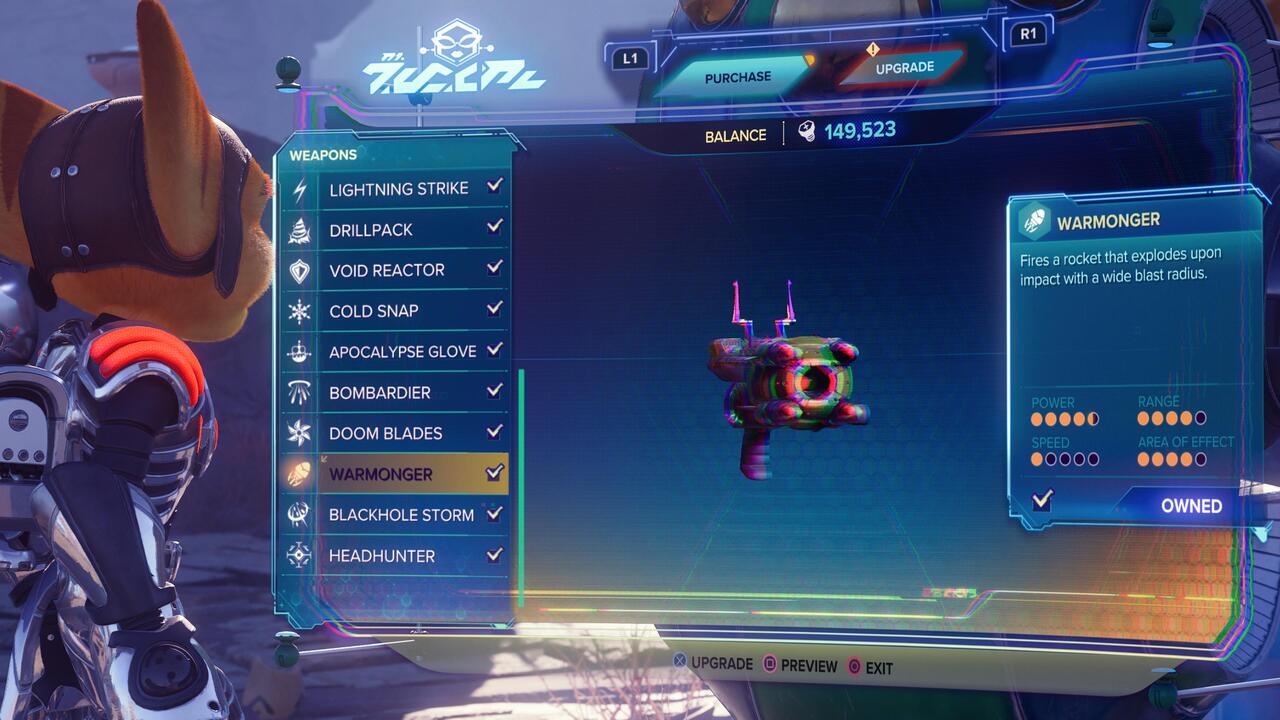Select the Apocalypse Glove icon

coord(301,352)
